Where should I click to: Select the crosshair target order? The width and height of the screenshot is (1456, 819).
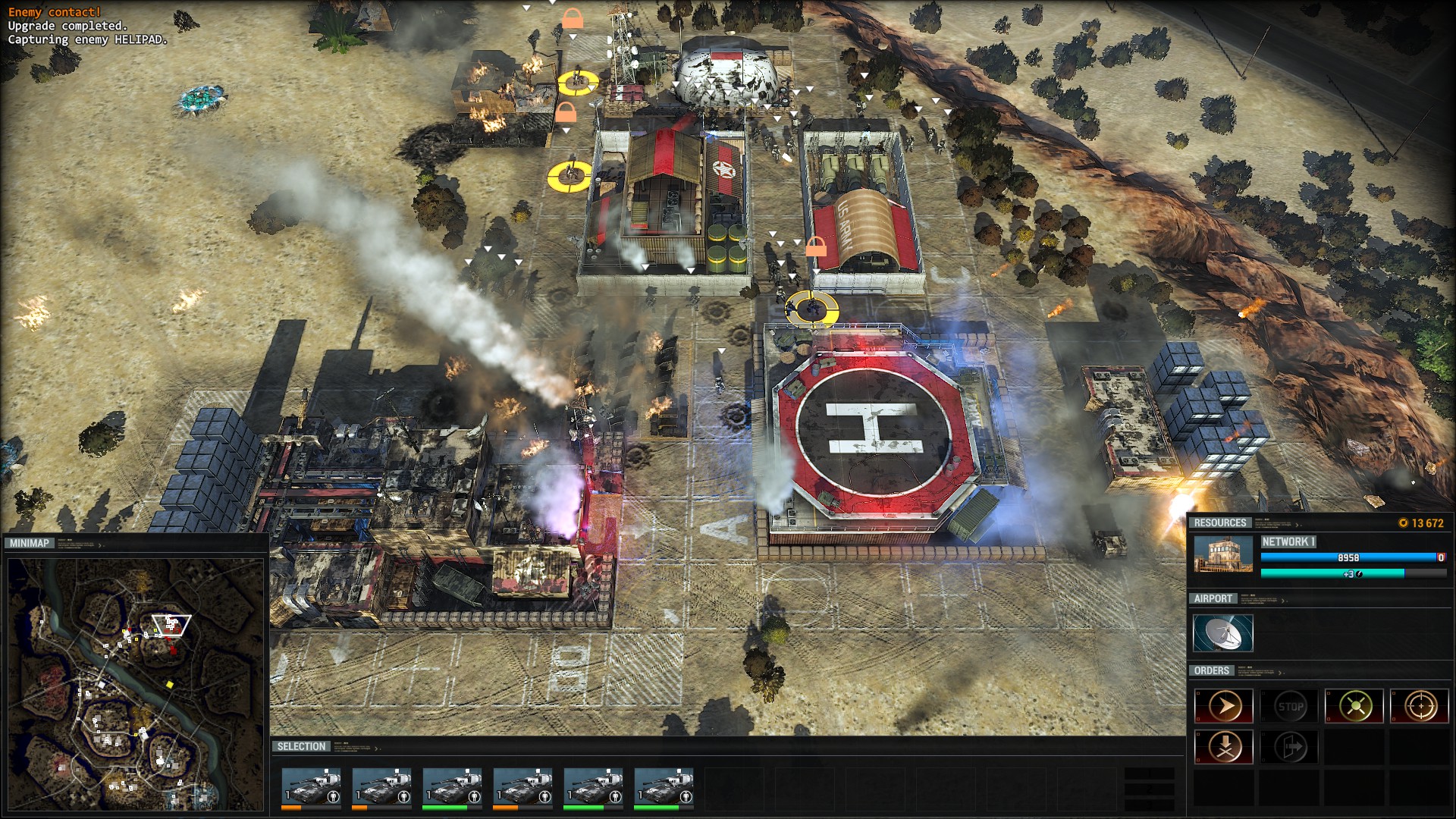pyautogui.click(x=1420, y=707)
